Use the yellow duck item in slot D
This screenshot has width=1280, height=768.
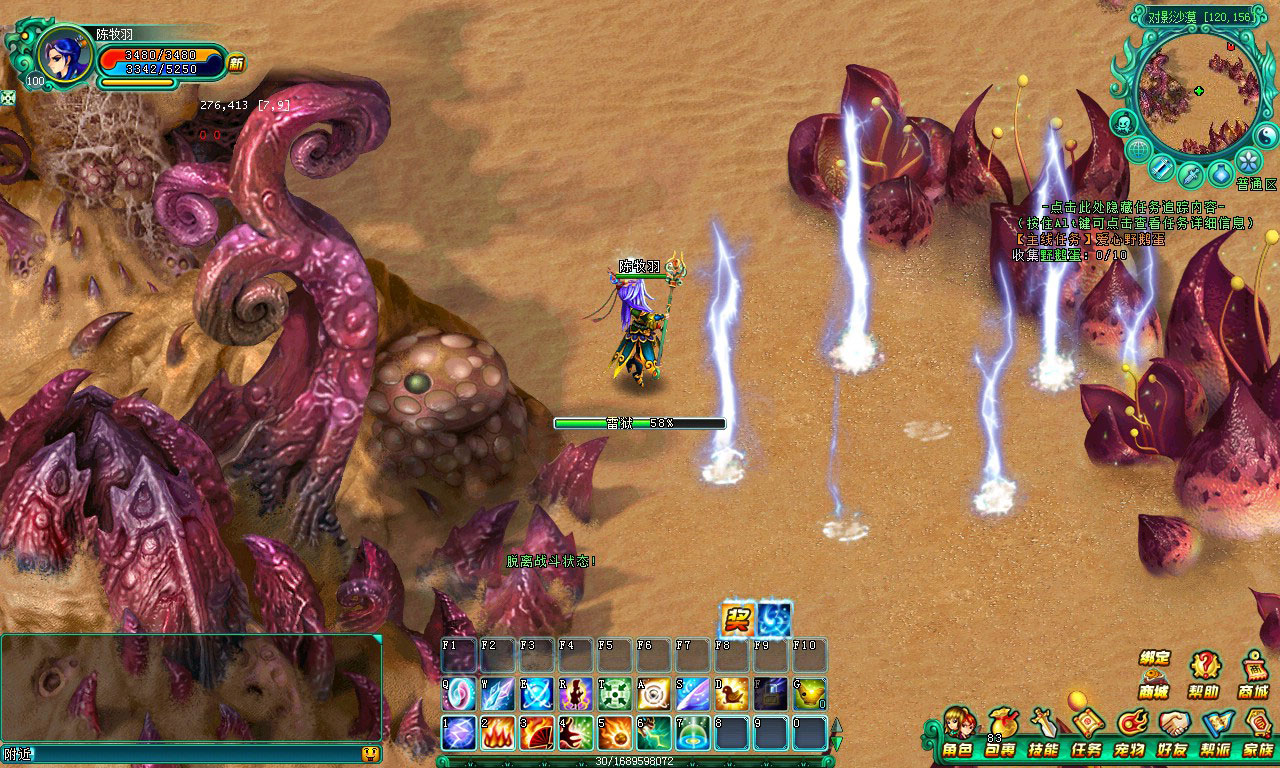click(732, 693)
